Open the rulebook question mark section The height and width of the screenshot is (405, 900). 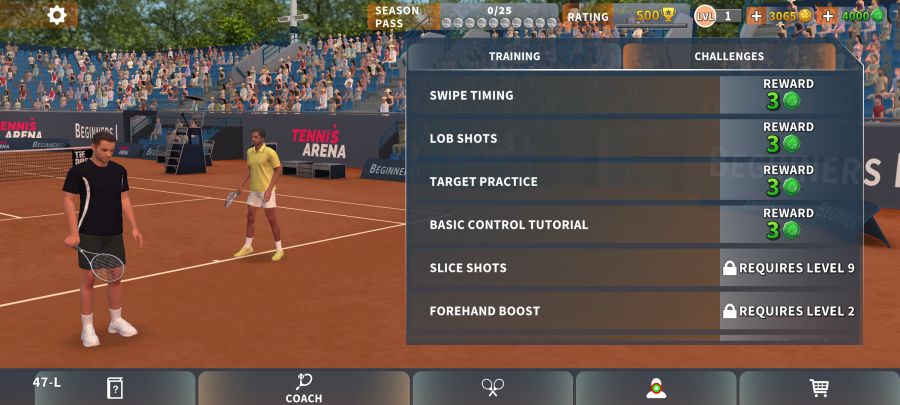pos(114,387)
